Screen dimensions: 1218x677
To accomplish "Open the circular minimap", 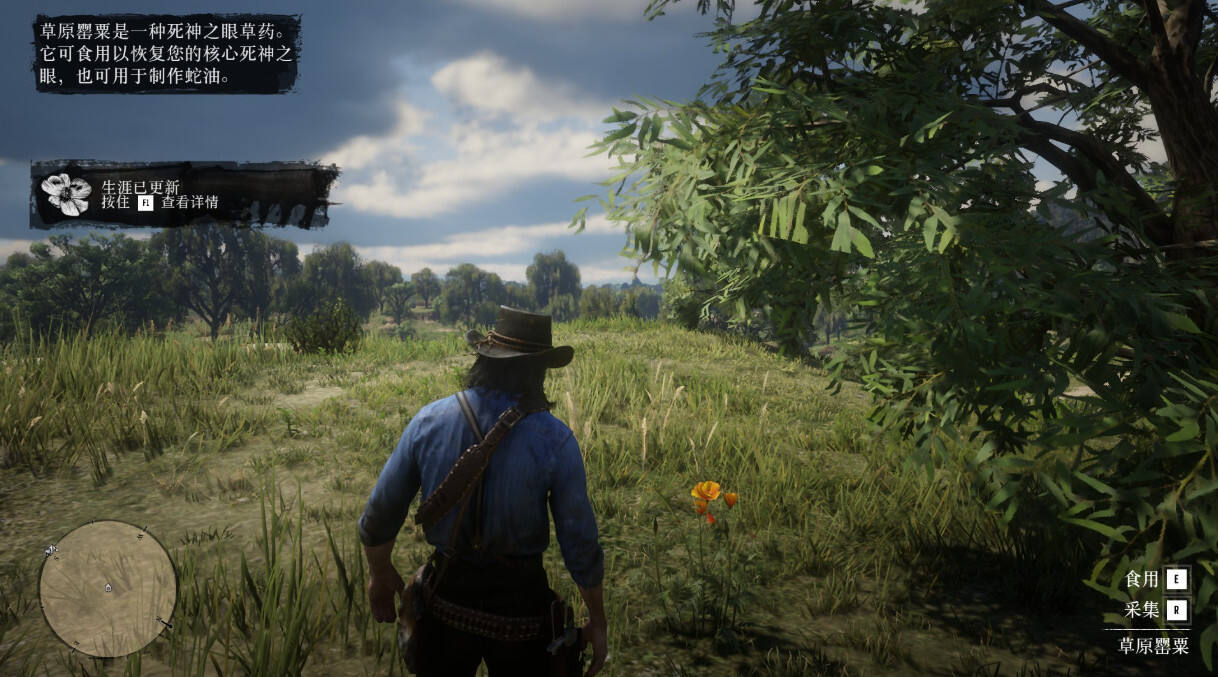I will click(108, 589).
